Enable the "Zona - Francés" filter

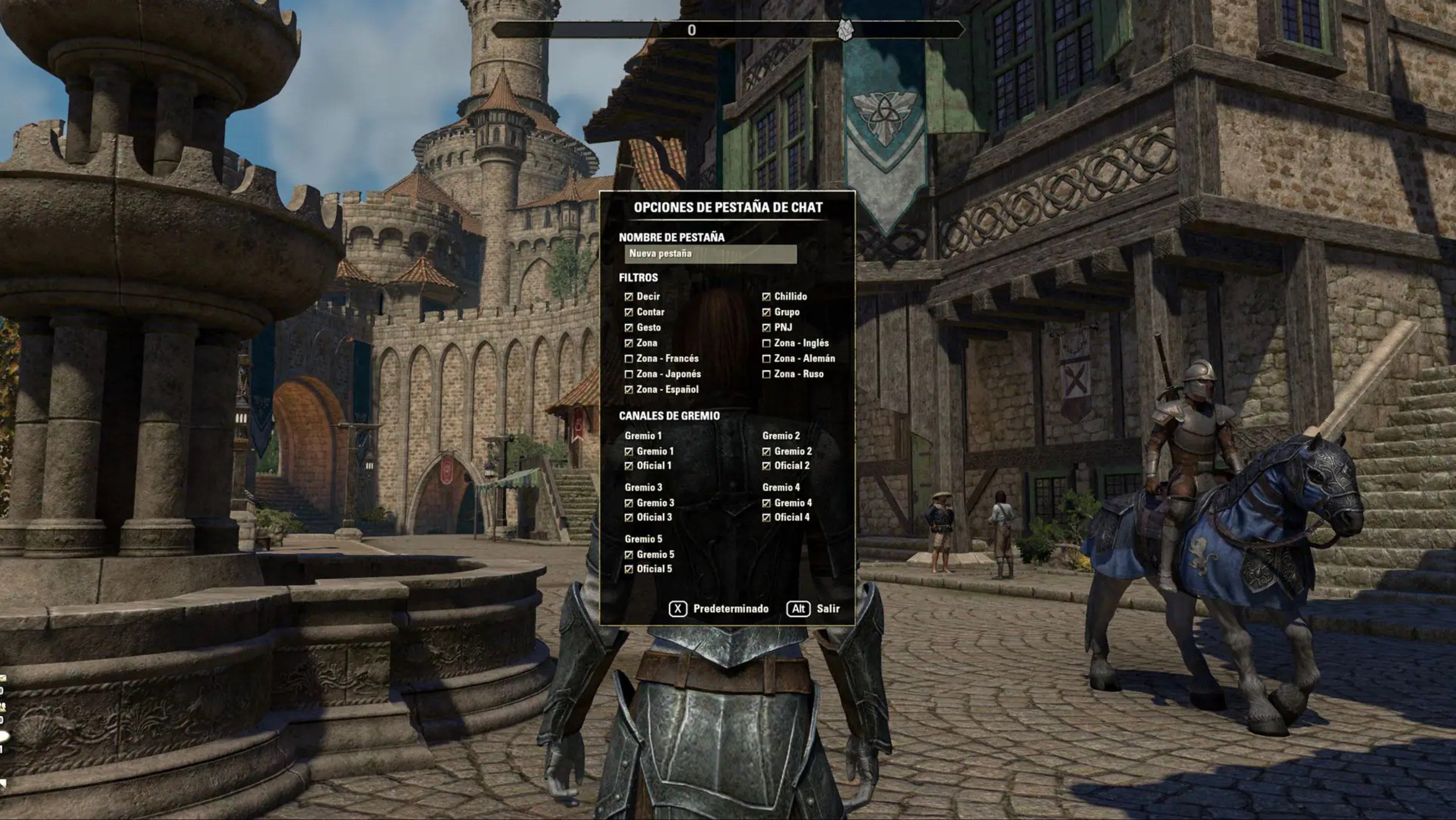pos(629,358)
